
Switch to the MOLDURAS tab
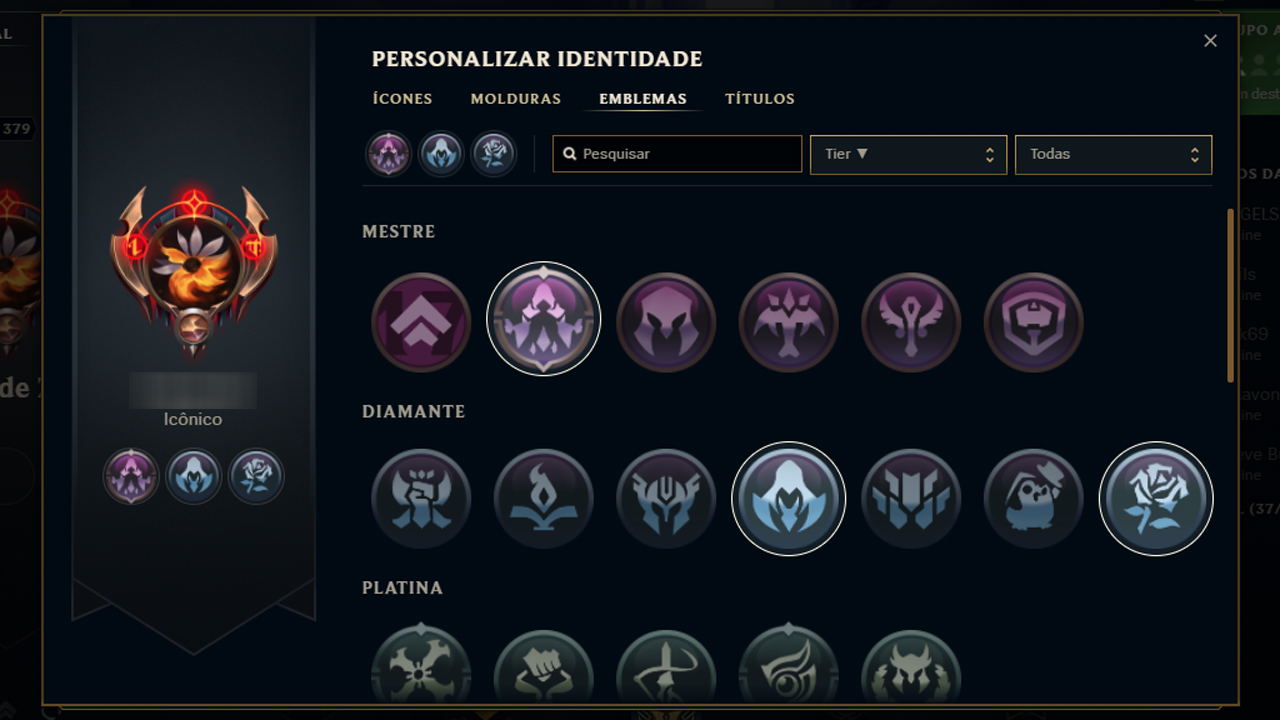click(x=515, y=98)
